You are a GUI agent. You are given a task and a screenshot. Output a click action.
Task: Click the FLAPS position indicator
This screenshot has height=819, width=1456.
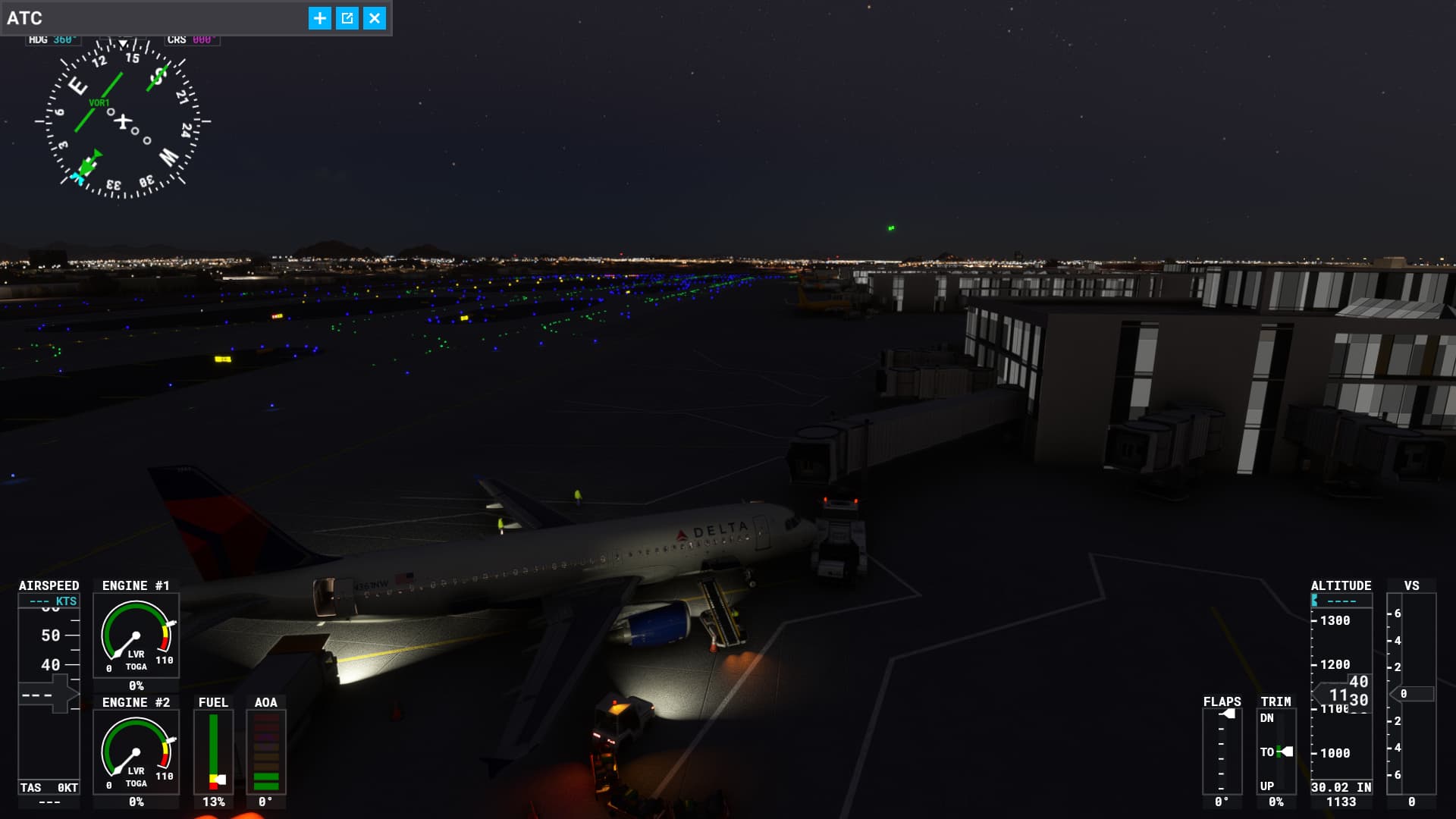(x=1222, y=747)
